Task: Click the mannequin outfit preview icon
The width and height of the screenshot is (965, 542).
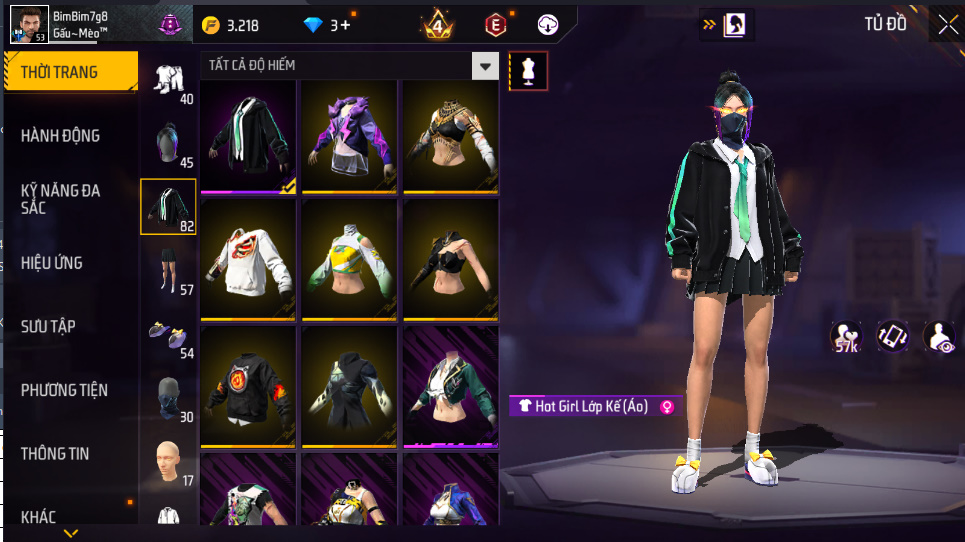Action: 528,71
